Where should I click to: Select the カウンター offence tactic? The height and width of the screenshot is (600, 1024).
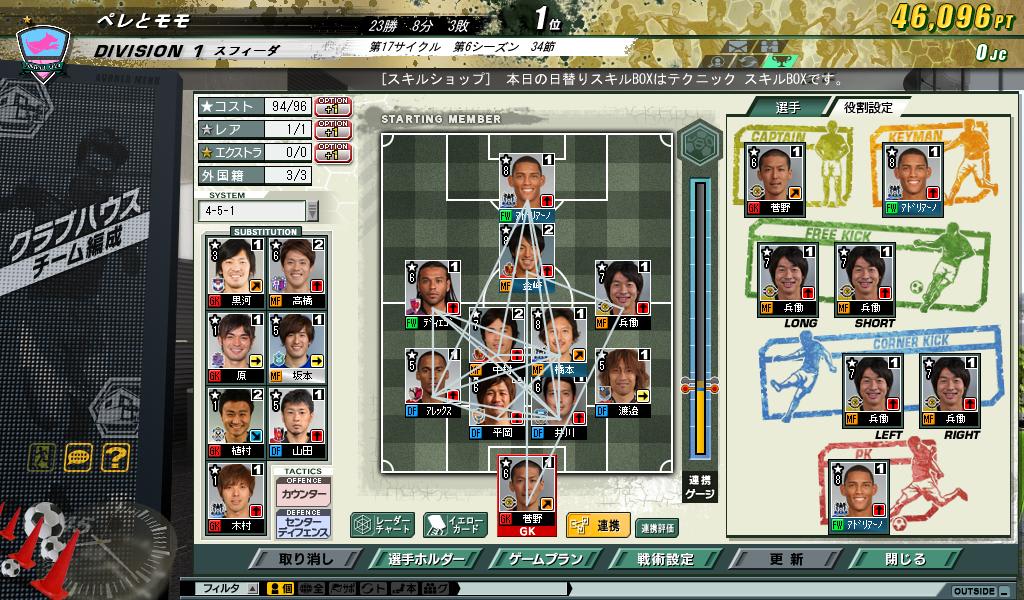pos(304,495)
